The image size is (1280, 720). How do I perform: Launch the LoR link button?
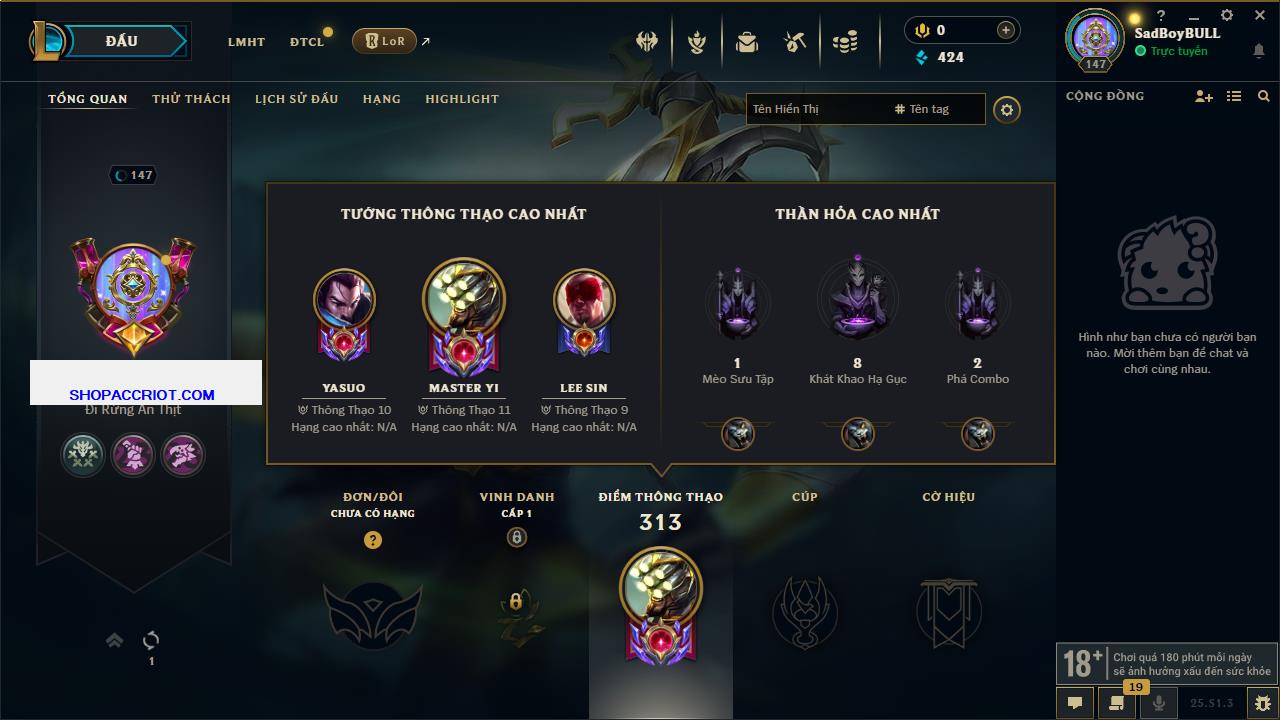[385, 41]
